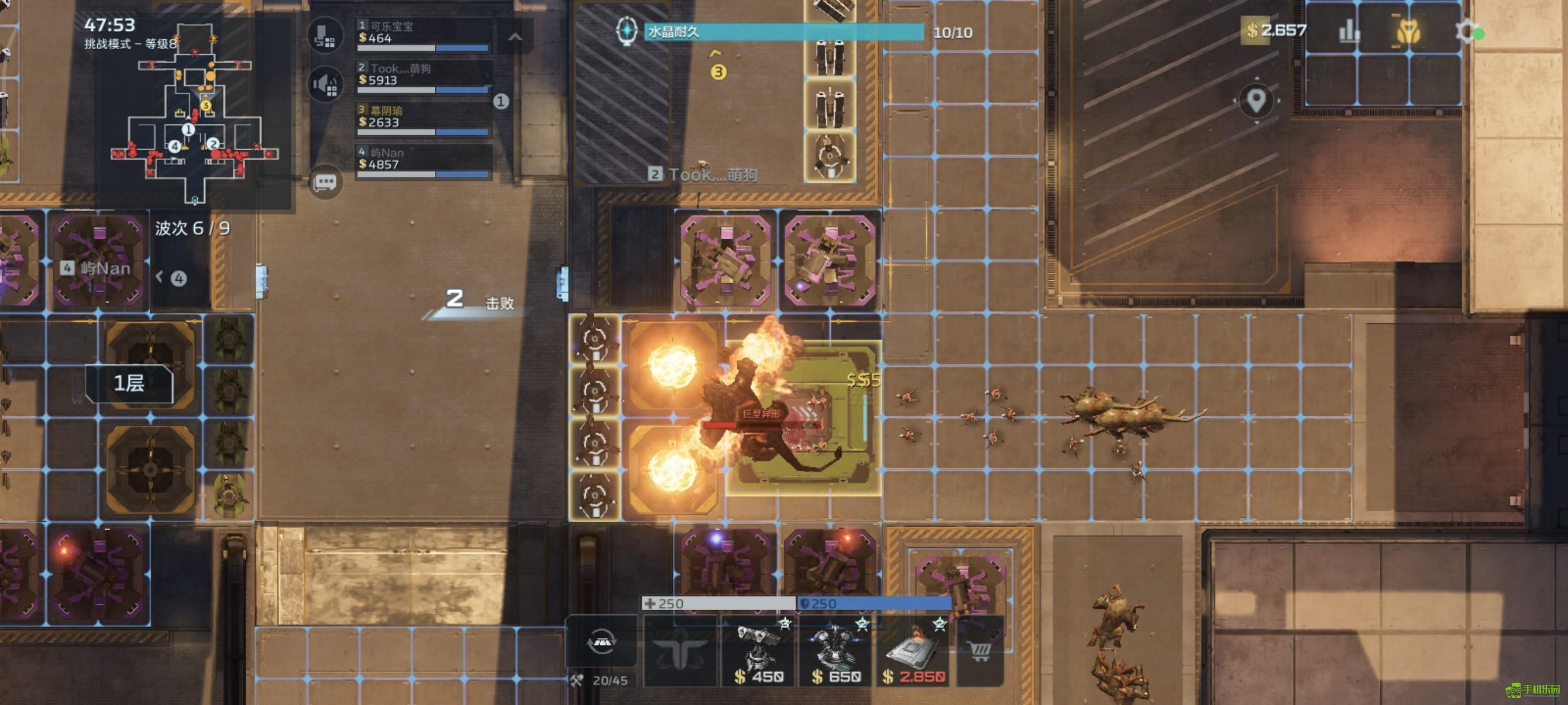Select player row 可乐宝宝
1568x705 pixels.
coord(424,35)
